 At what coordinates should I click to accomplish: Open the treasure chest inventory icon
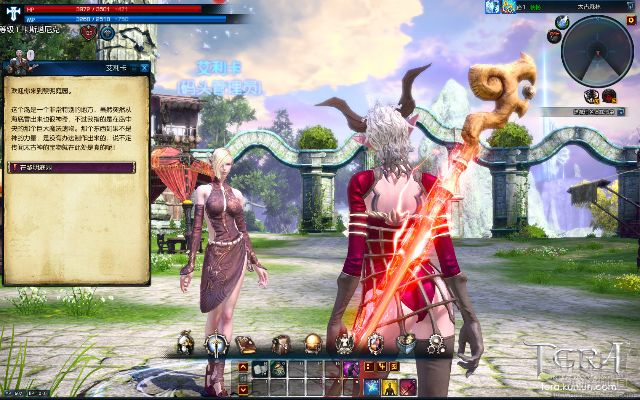[x=281, y=344]
